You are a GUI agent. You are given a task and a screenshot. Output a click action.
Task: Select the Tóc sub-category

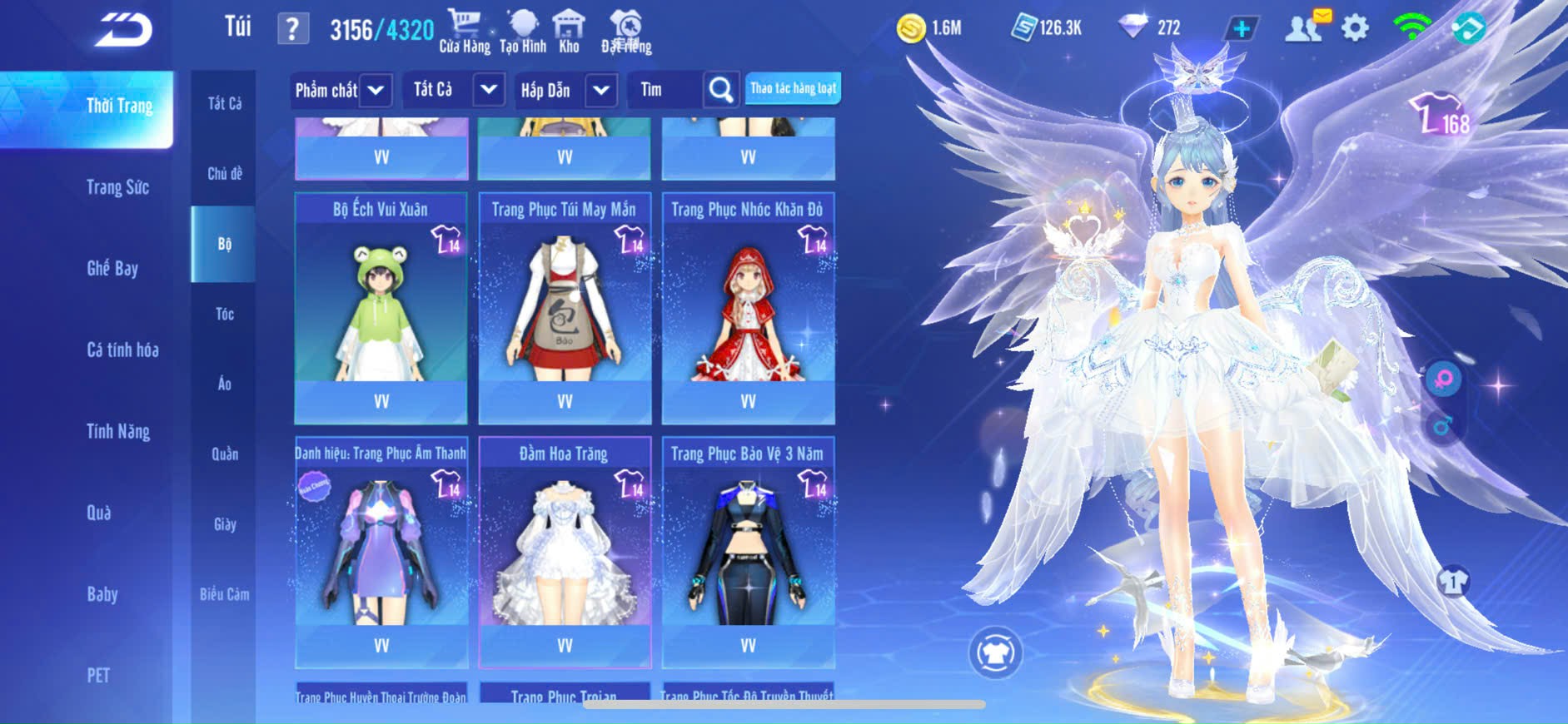pos(224,314)
